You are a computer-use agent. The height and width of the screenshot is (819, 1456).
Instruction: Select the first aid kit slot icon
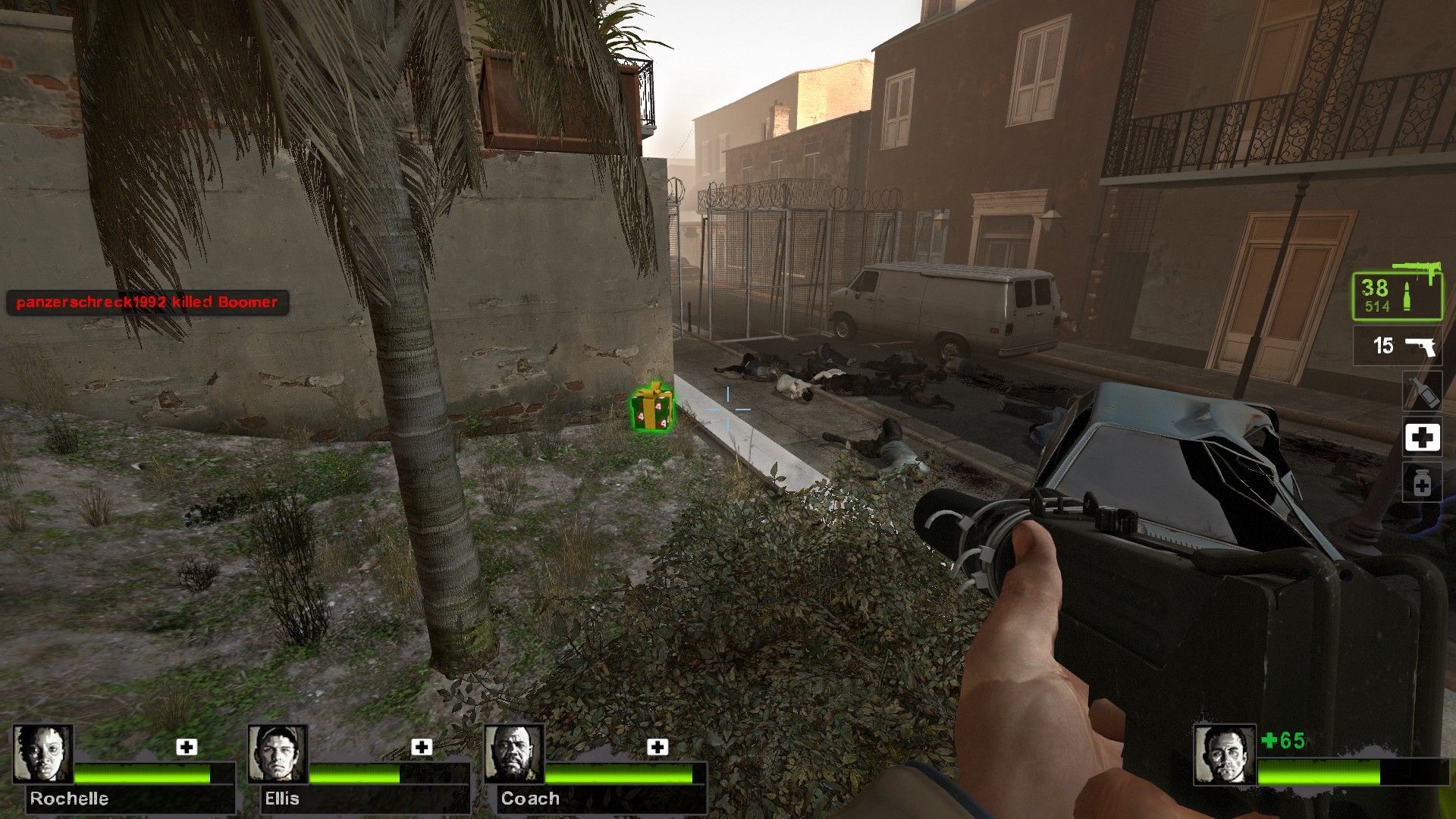[x=1424, y=436]
